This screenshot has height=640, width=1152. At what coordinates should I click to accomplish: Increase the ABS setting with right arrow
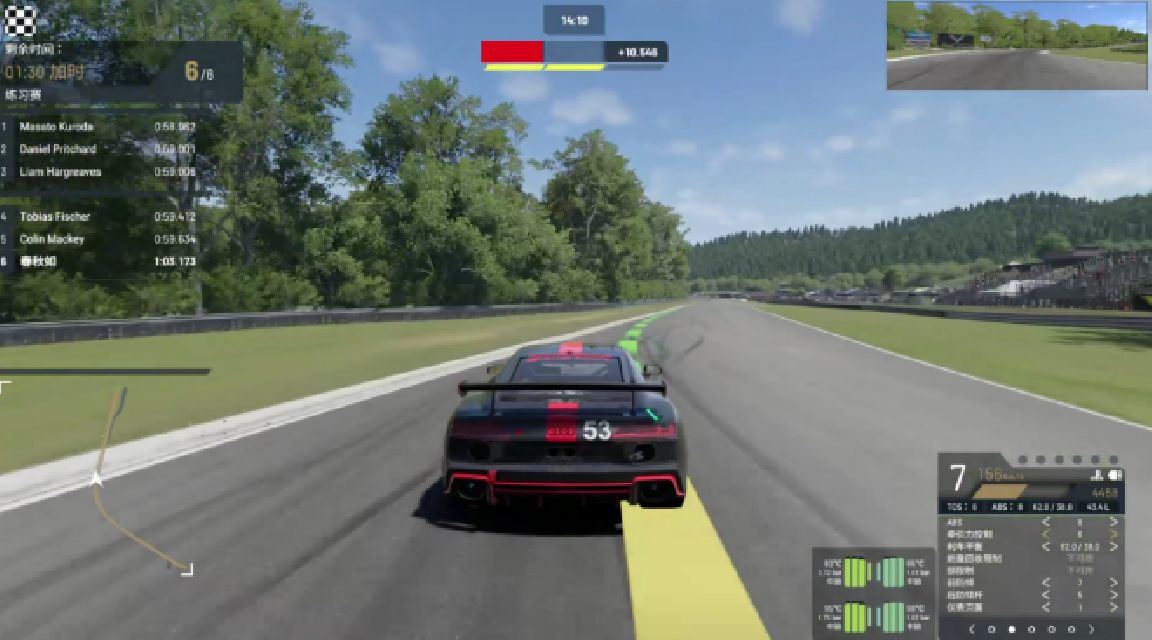point(1113,522)
